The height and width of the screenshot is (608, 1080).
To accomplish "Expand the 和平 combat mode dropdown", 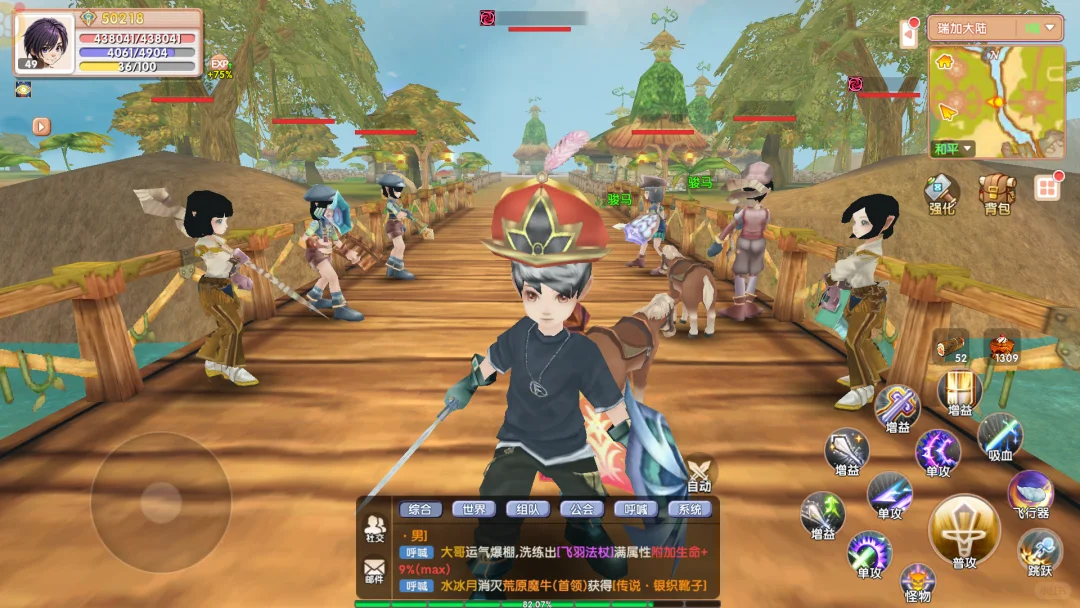I will pos(953,149).
